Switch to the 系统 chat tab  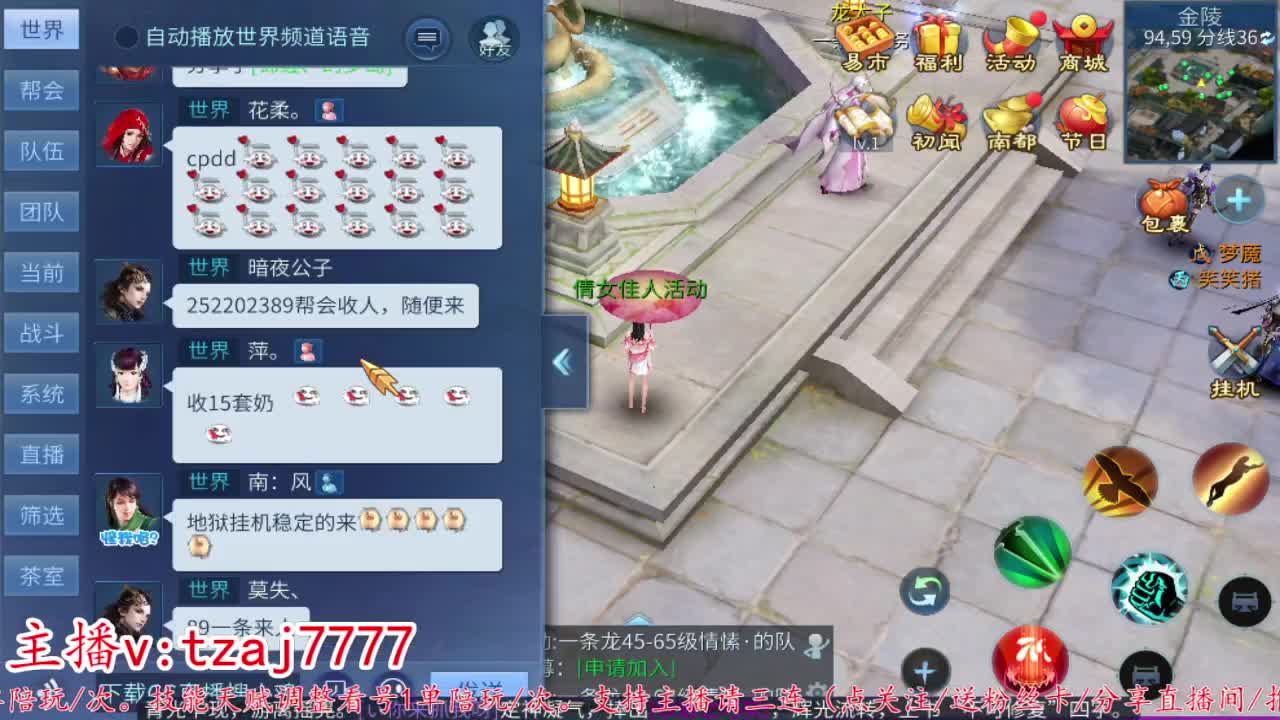(x=41, y=393)
